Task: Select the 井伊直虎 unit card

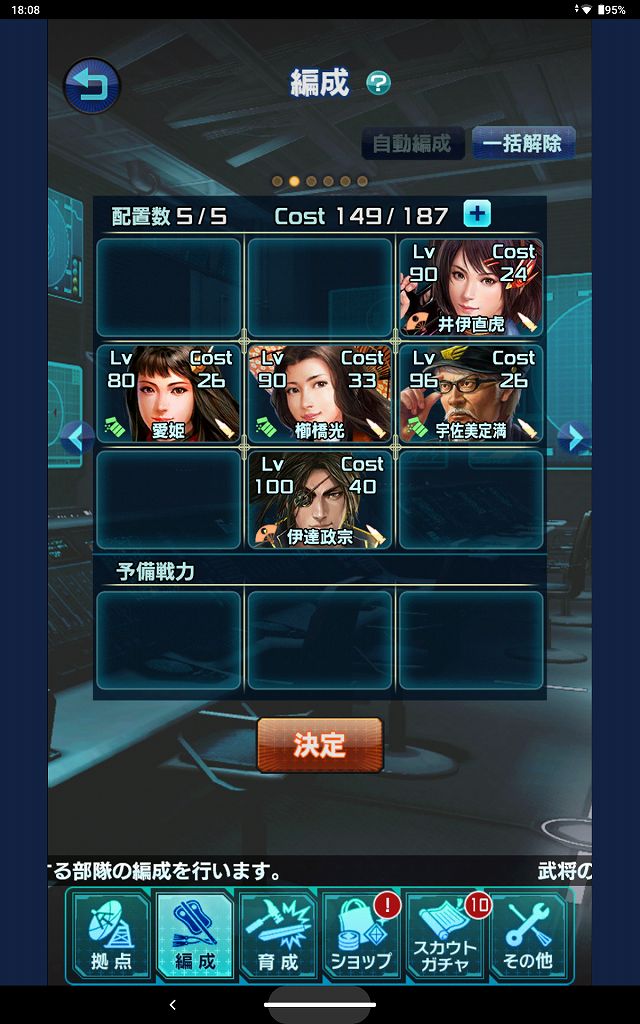Action: (471, 287)
